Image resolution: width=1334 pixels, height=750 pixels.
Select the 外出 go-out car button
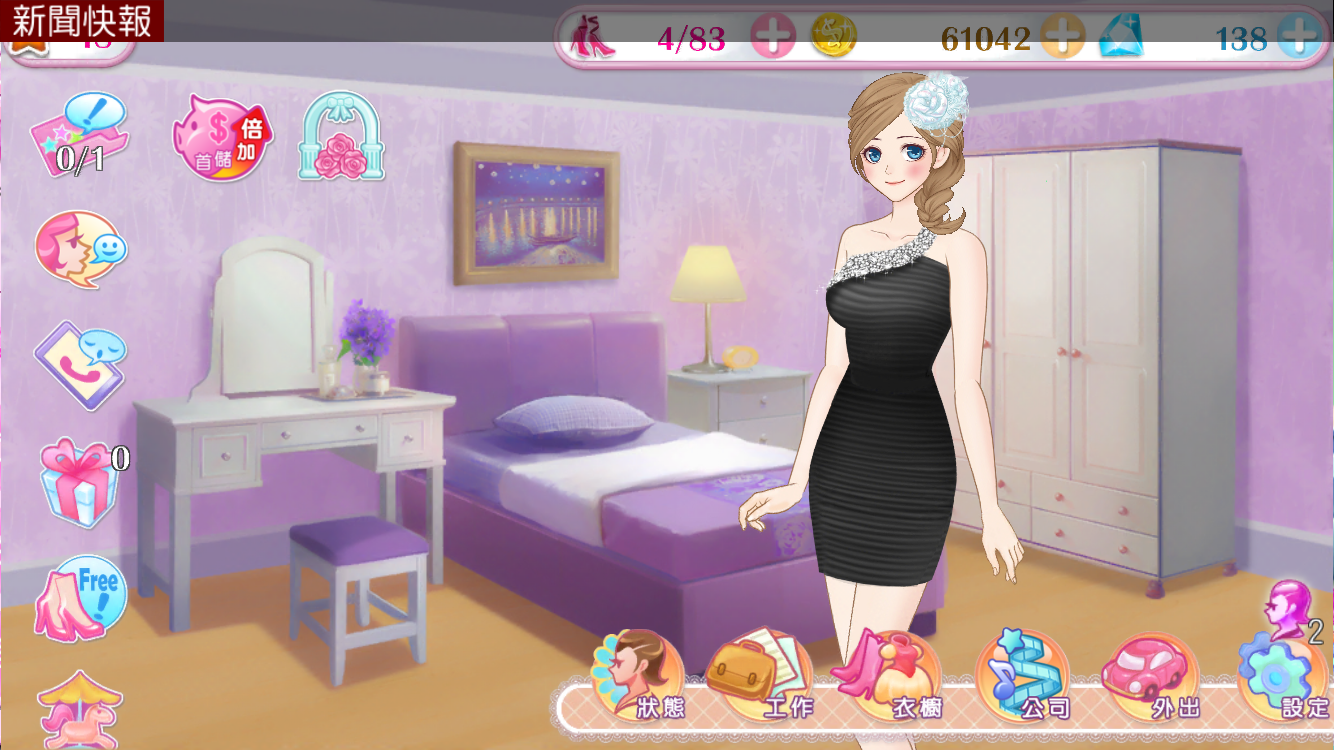[1150, 676]
